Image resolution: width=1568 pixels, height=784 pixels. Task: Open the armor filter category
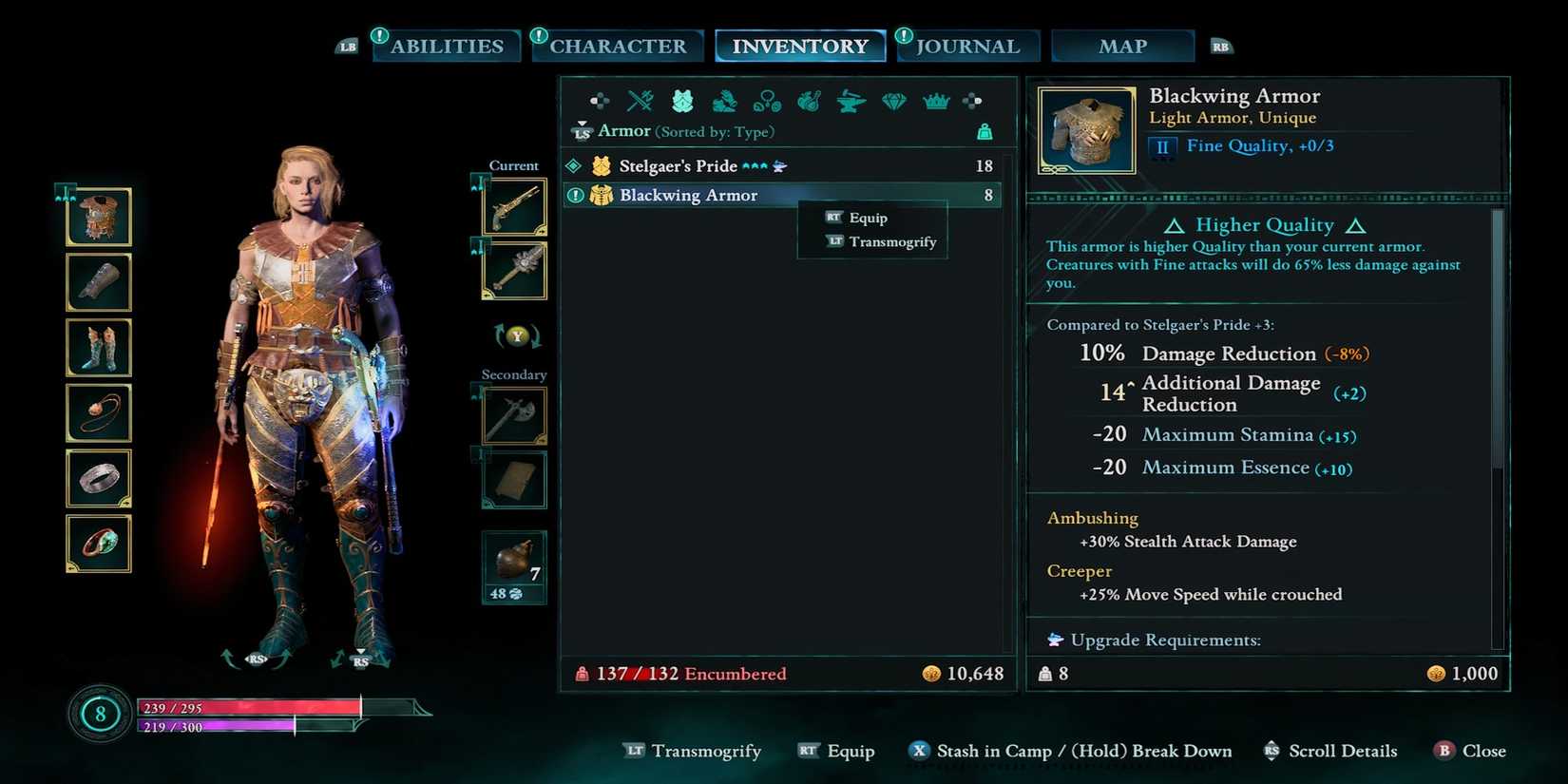point(681,102)
